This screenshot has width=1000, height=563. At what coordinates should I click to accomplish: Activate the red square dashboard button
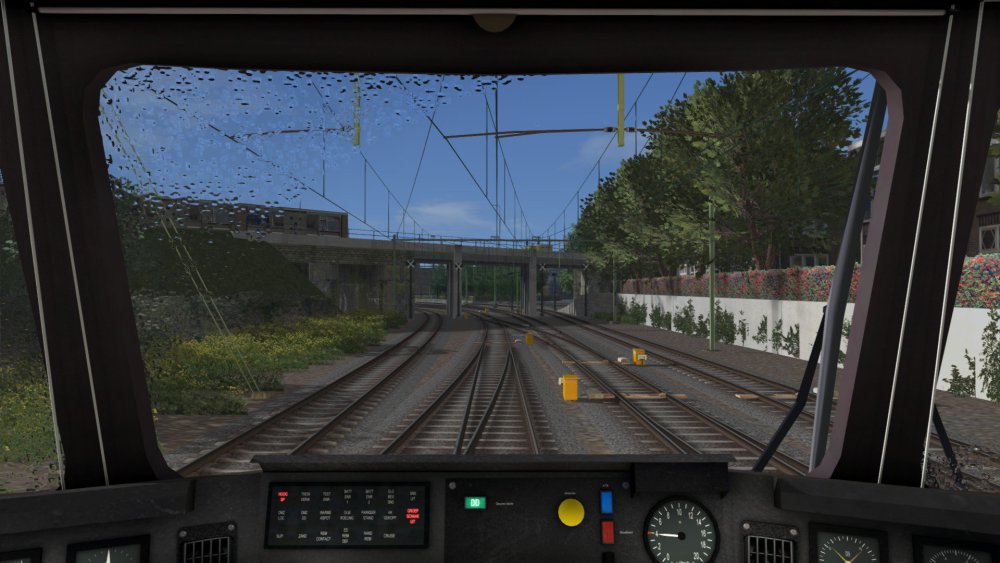coord(607,532)
